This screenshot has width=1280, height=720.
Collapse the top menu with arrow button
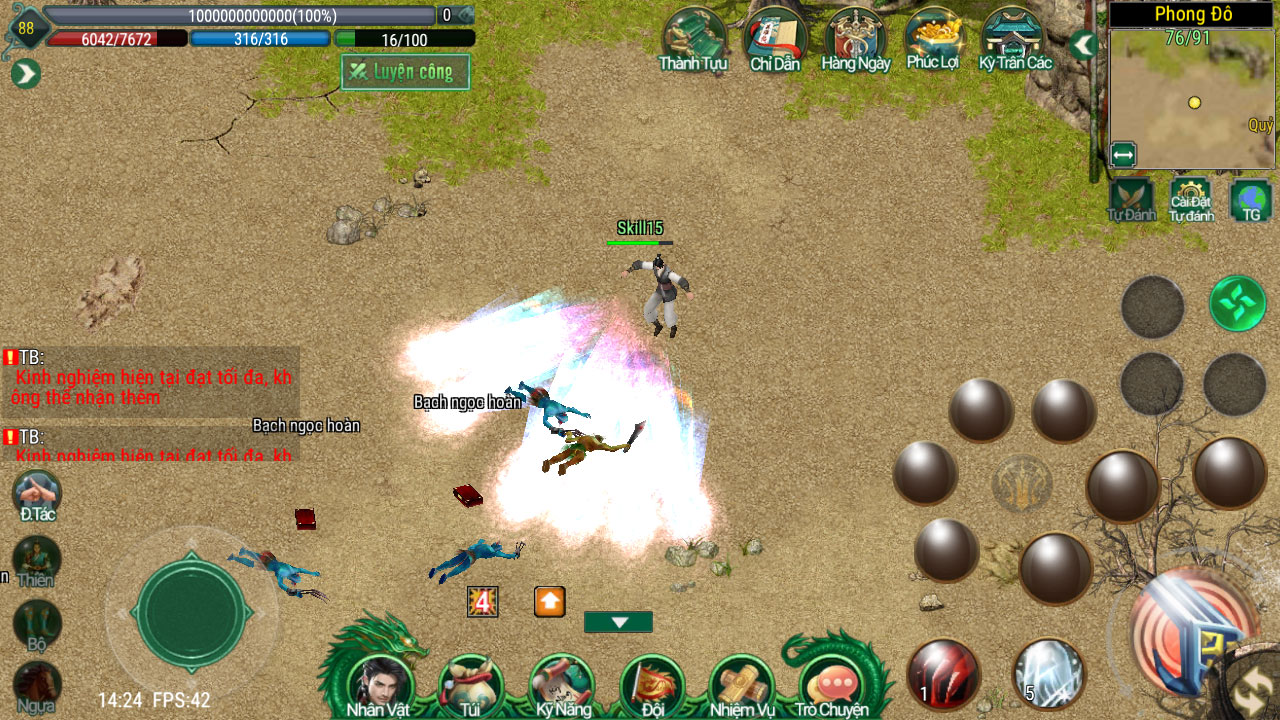(x=1083, y=45)
